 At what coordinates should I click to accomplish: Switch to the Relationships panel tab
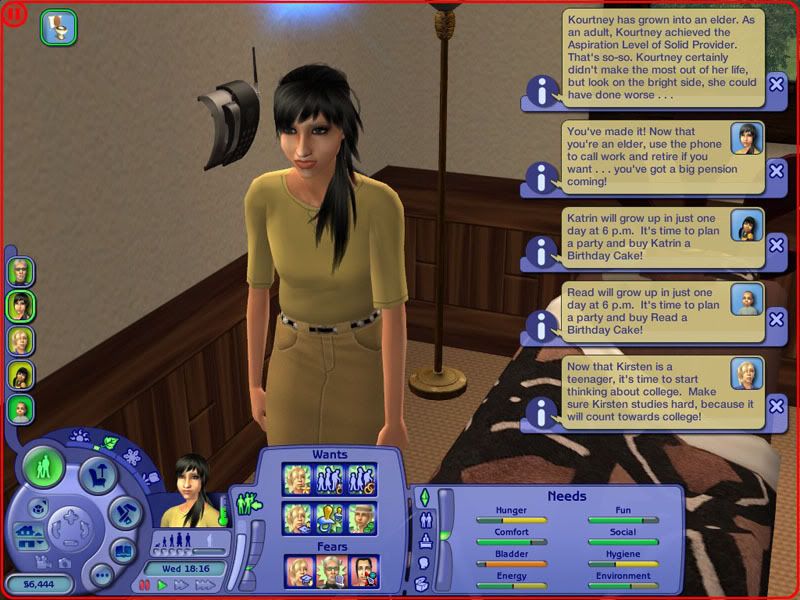[424, 519]
